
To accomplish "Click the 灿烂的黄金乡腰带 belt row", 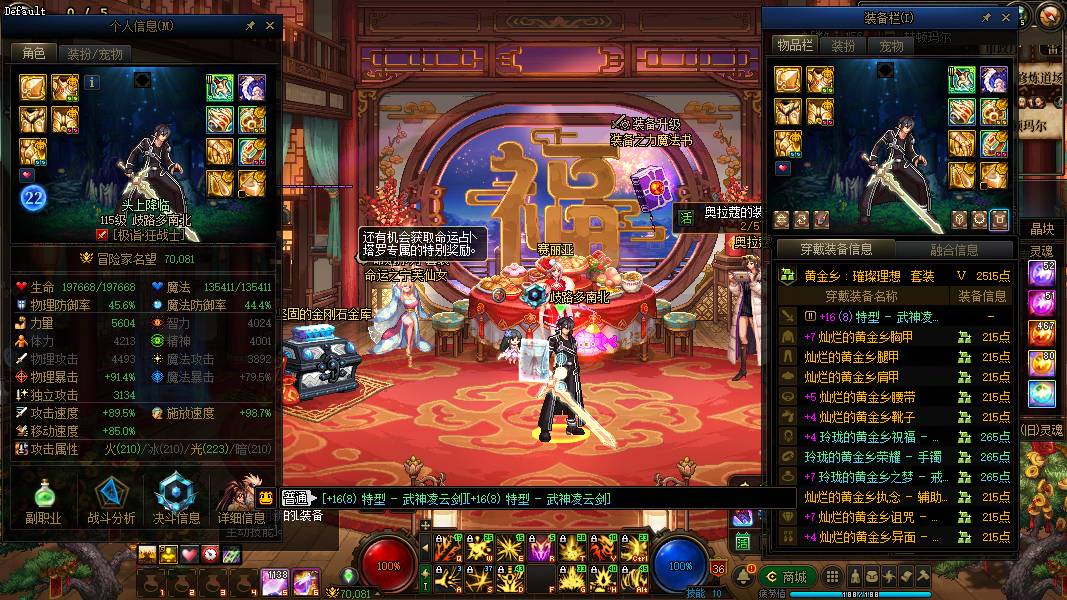I will pos(860,397).
